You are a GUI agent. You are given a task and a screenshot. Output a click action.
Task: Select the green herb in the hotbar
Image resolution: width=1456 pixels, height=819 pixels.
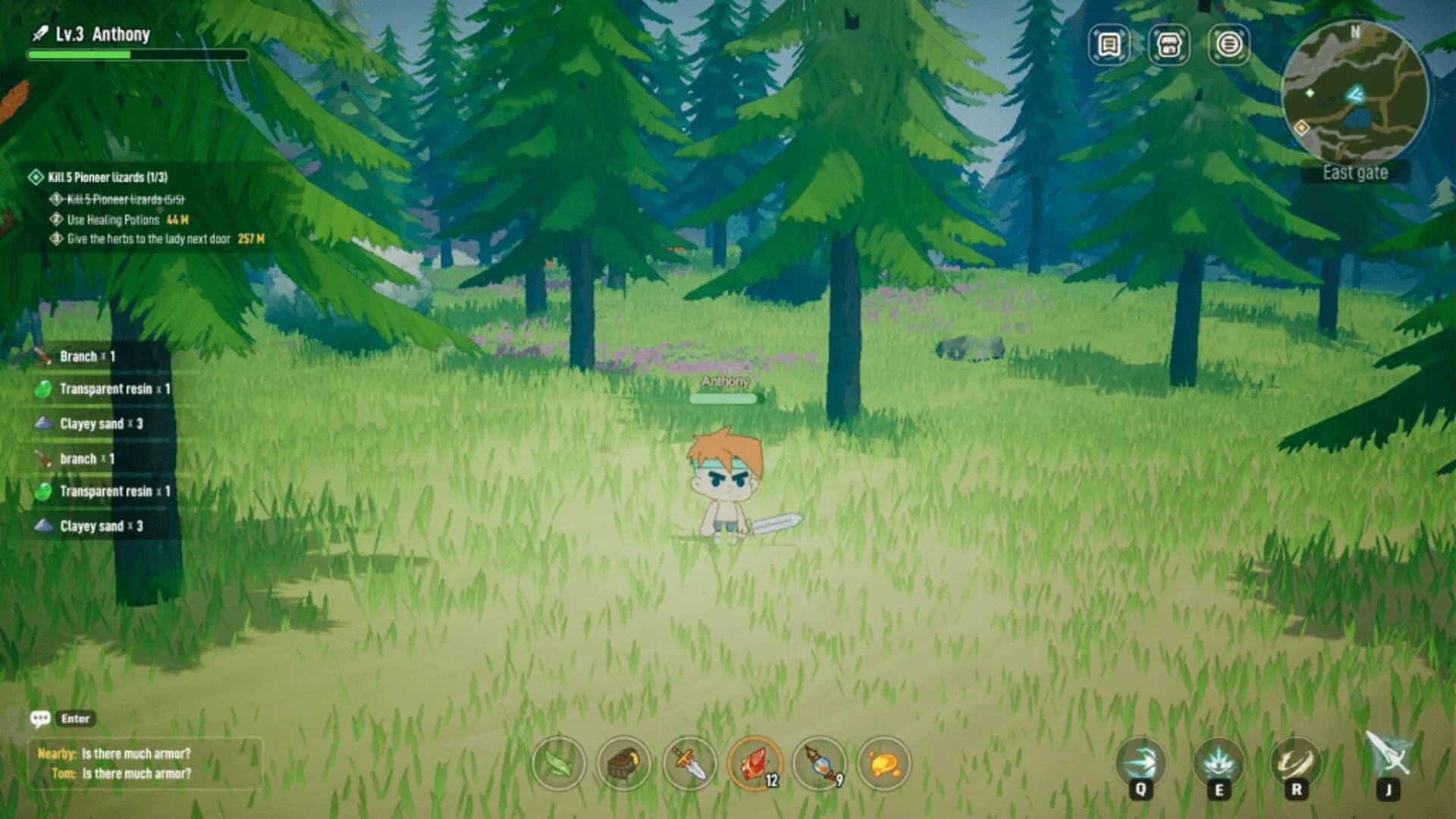[559, 765]
